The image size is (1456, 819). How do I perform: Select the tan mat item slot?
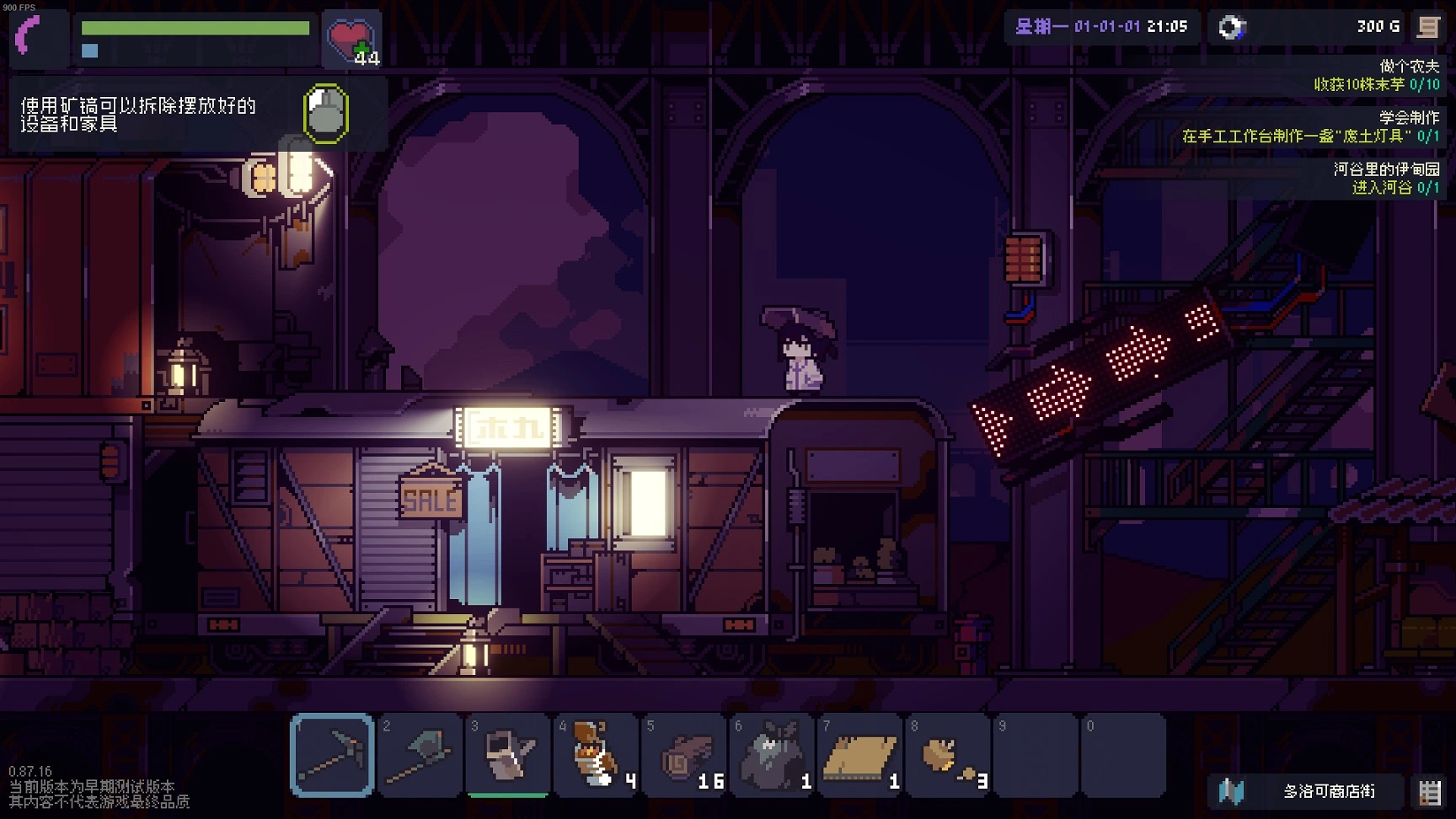click(x=859, y=755)
